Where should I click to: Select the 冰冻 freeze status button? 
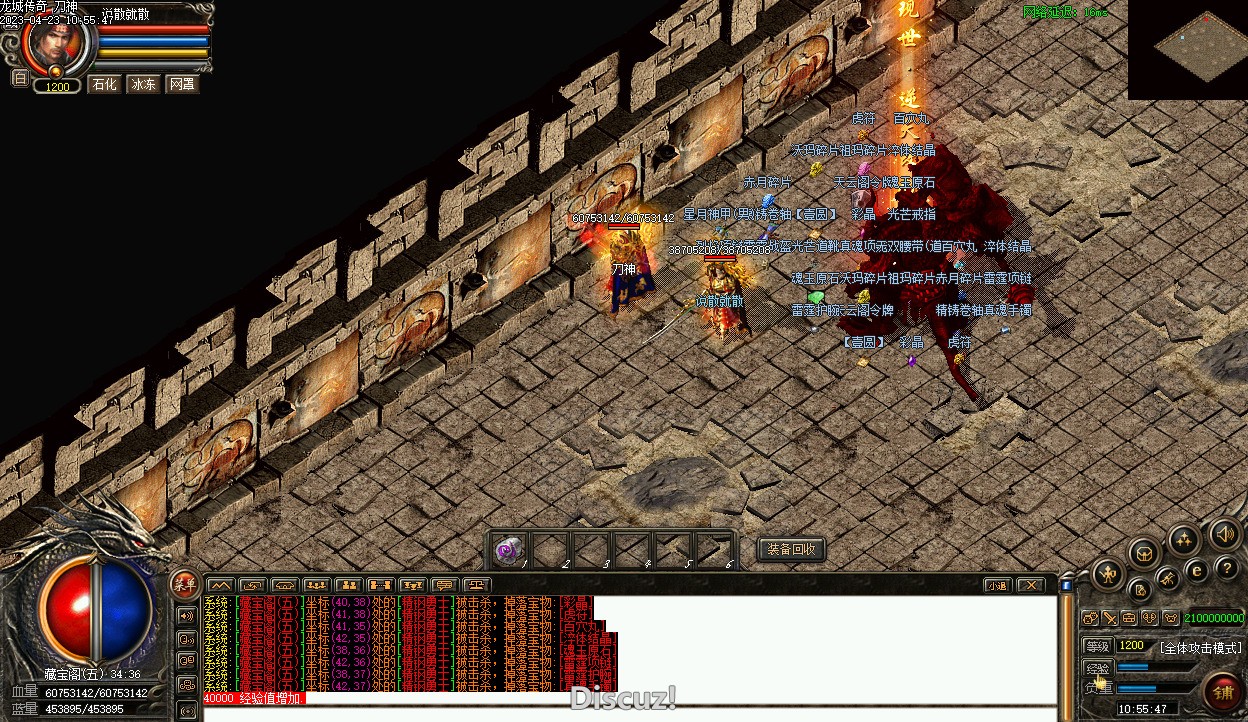(143, 84)
